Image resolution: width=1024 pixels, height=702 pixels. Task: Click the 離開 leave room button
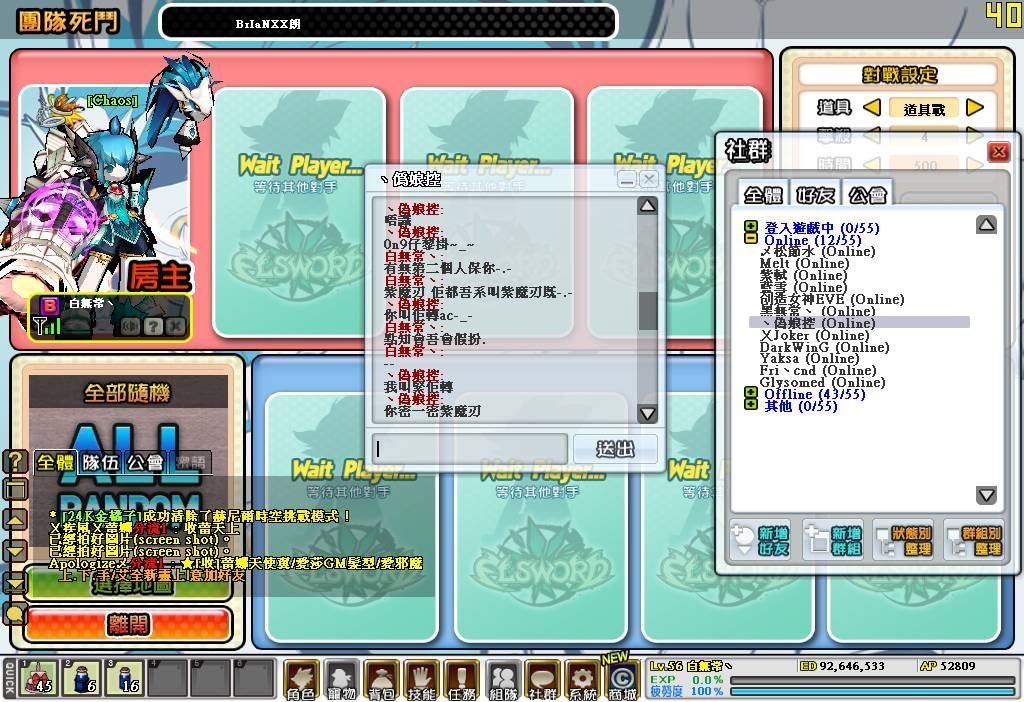point(127,625)
